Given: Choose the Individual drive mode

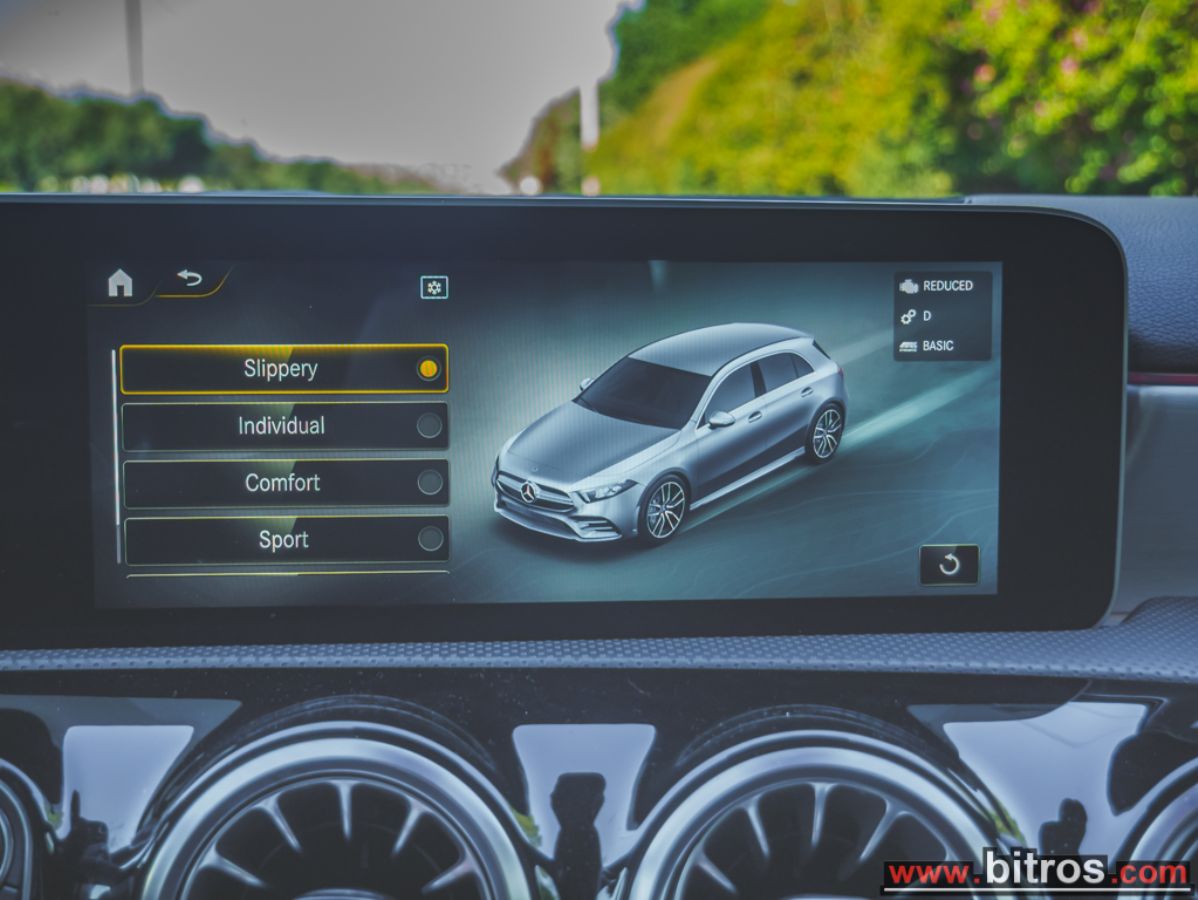Looking at the screenshot, I should pyautogui.click(x=285, y=426).
